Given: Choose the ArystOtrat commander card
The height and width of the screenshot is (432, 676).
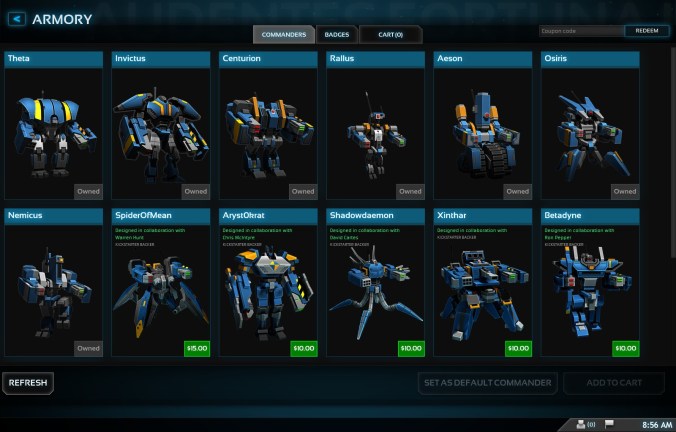Looking at the screenshot, I should (x=268, y=283).
